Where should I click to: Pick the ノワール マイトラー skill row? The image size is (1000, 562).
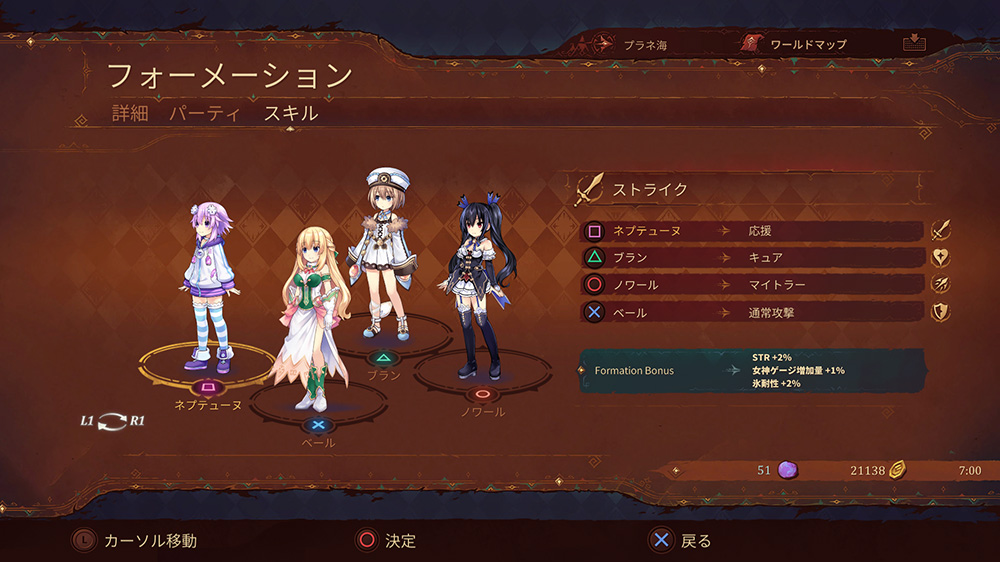pyautogui.click(x=751, y=285)
